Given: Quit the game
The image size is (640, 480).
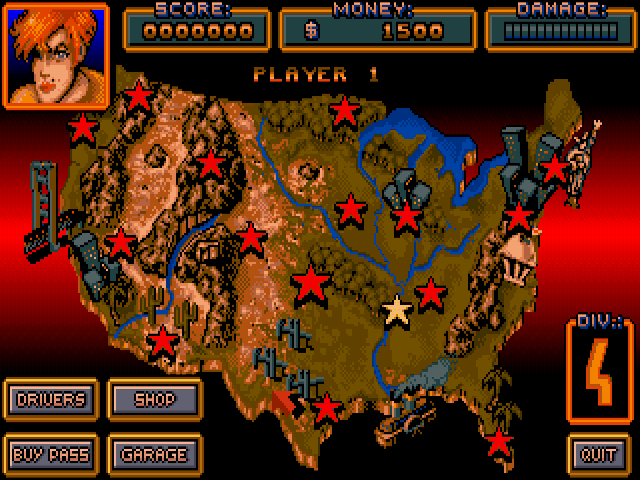Looking at the screenshot, I should [600, 455].
